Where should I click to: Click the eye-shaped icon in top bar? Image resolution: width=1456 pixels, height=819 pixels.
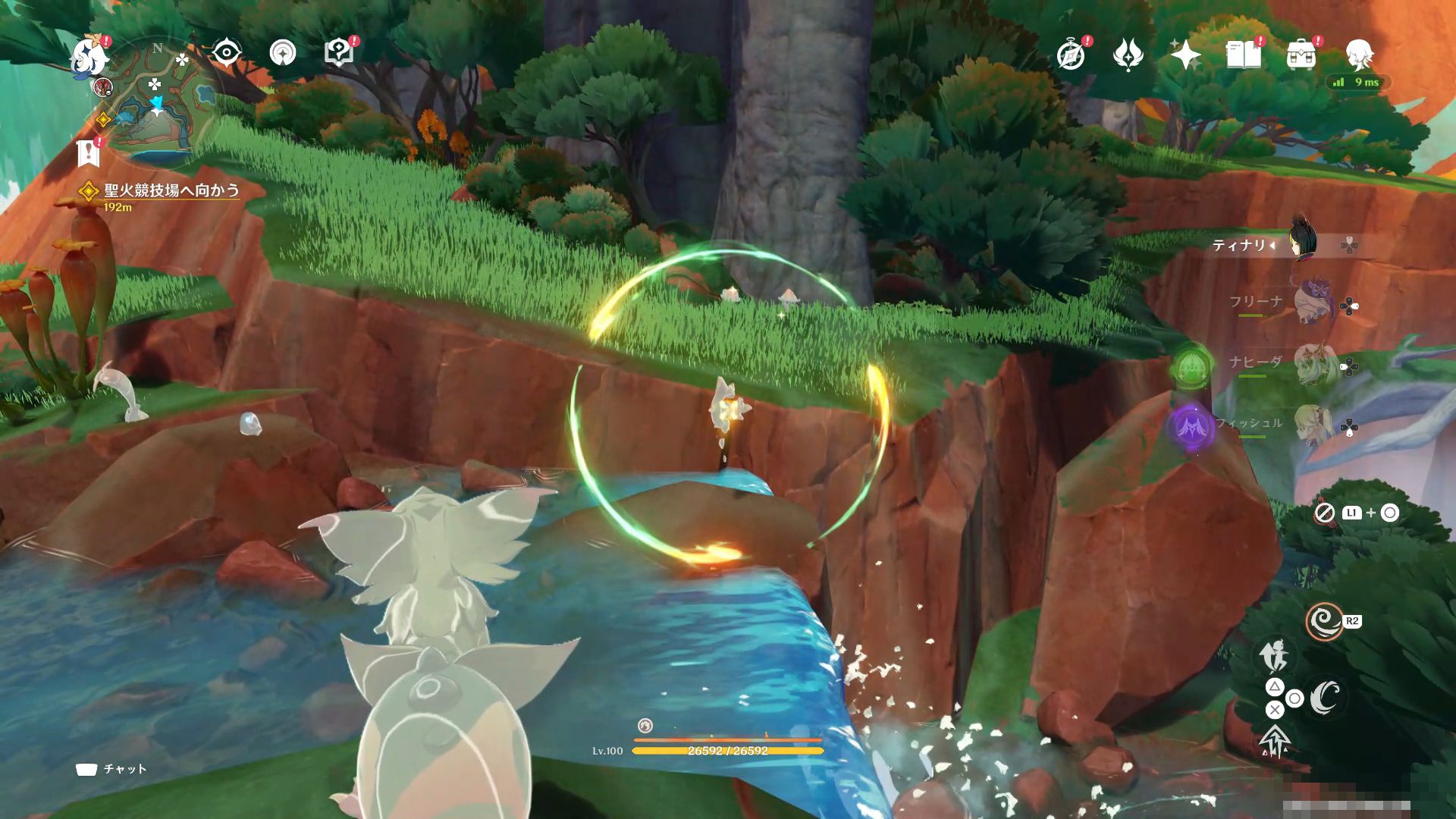click(x=225, y=53)
